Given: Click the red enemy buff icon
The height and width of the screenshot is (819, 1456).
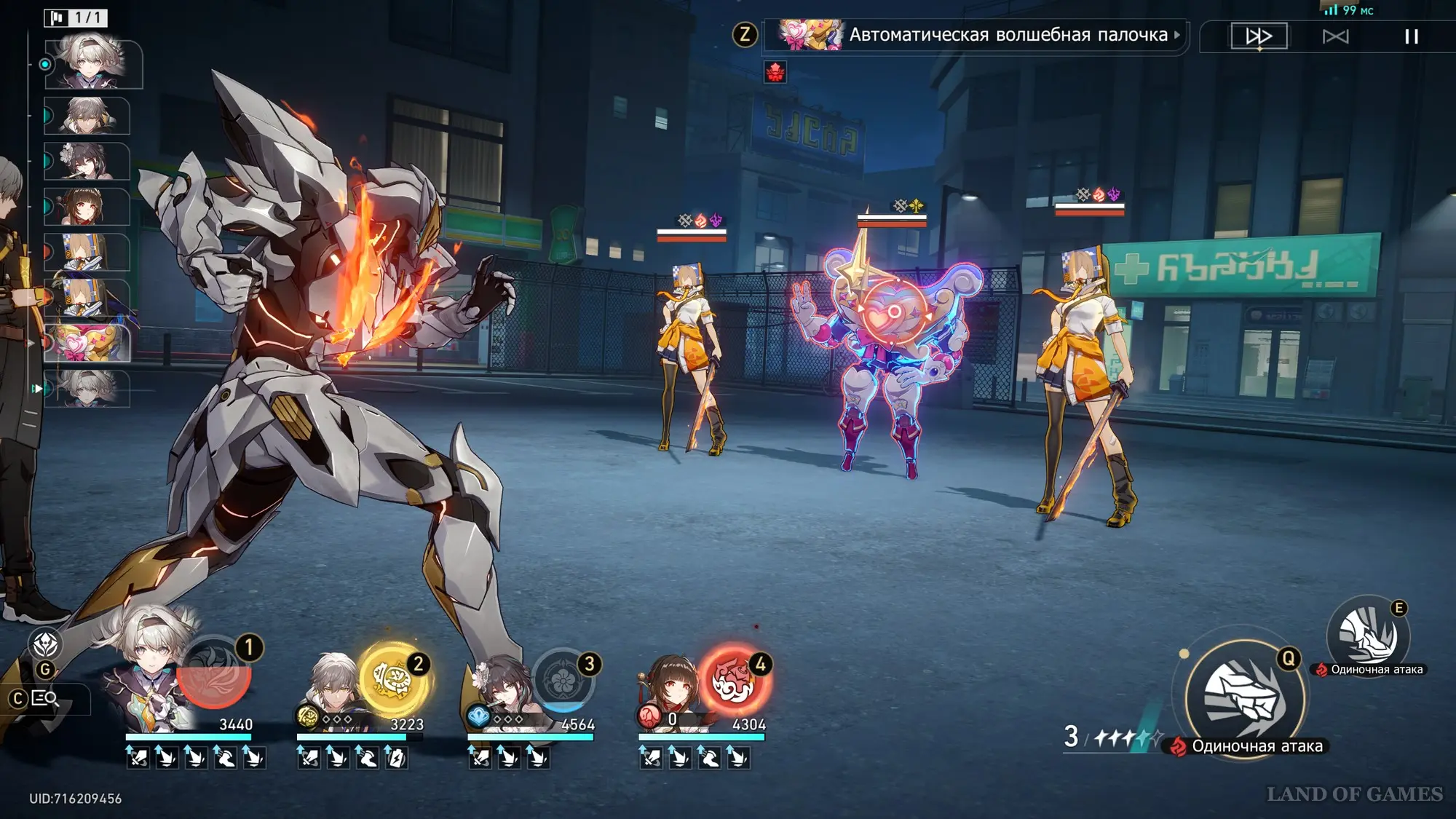Looking at the screenshot, I should tap(775, 71).
